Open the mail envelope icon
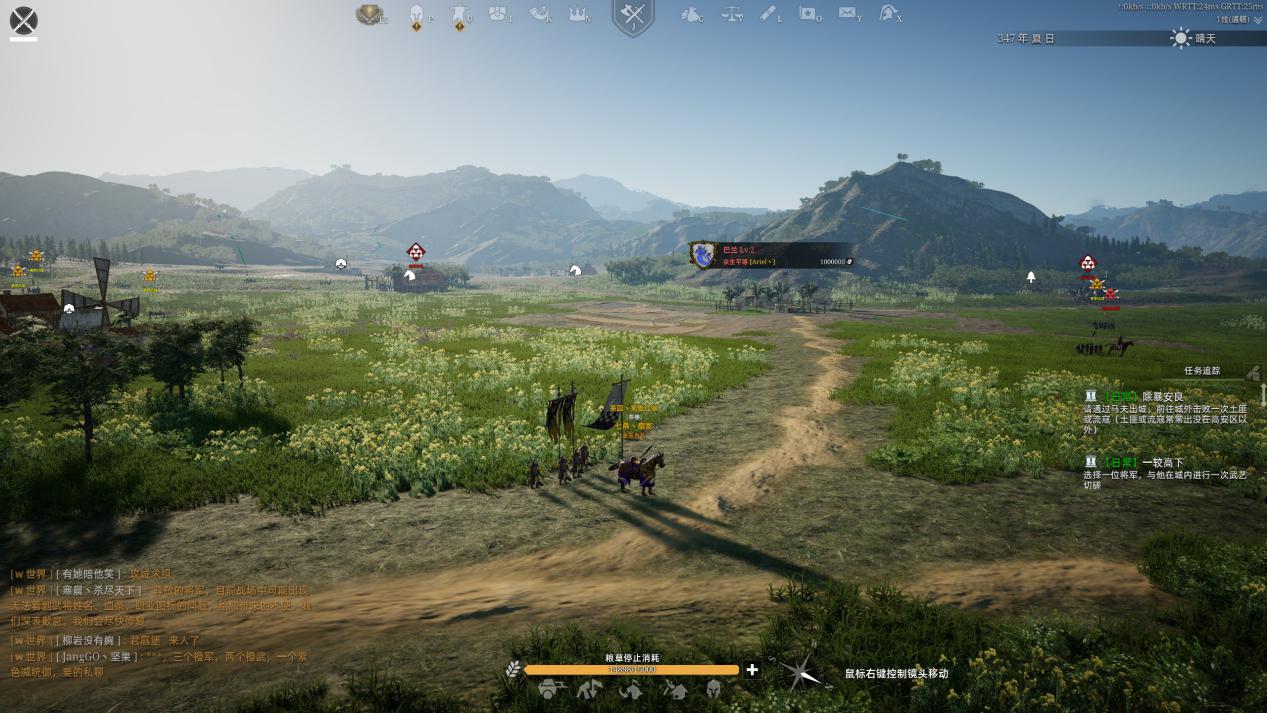The height and width of the screenshot is (713, 1267). 847,14
